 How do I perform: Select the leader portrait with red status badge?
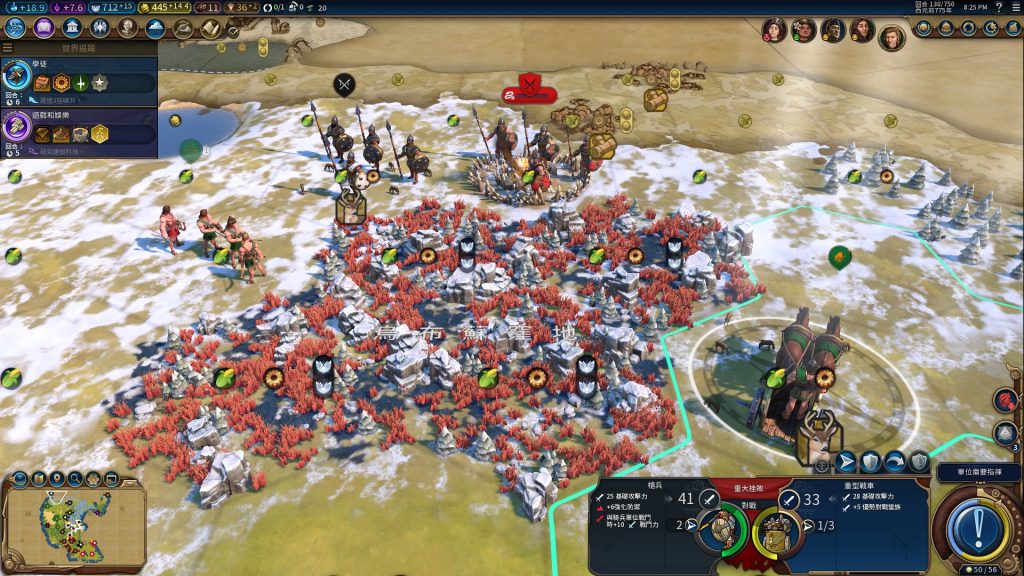point(774,30)
